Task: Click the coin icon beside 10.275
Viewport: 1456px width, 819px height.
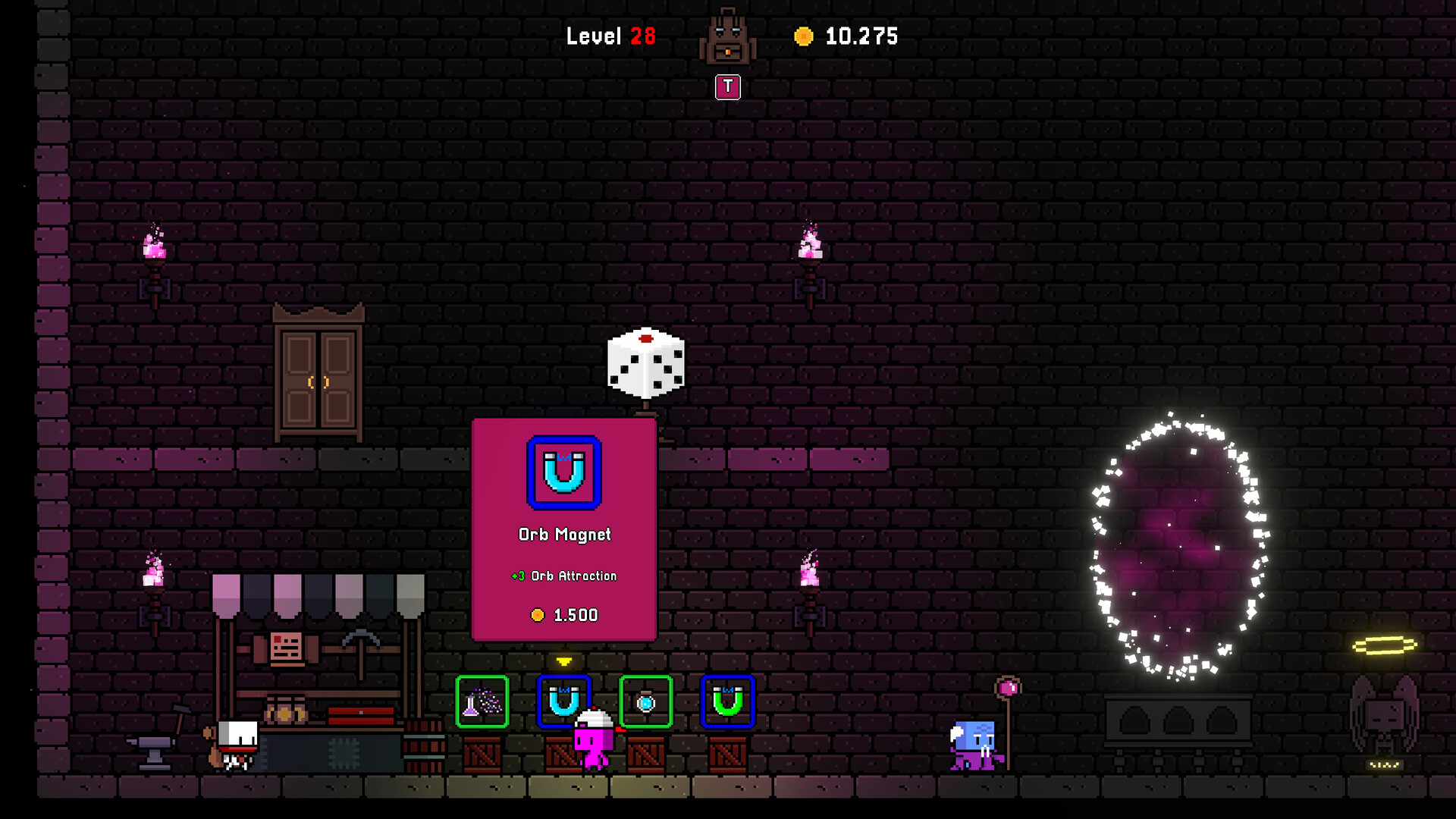Action: pyautogui.click(x=803, y=35)
